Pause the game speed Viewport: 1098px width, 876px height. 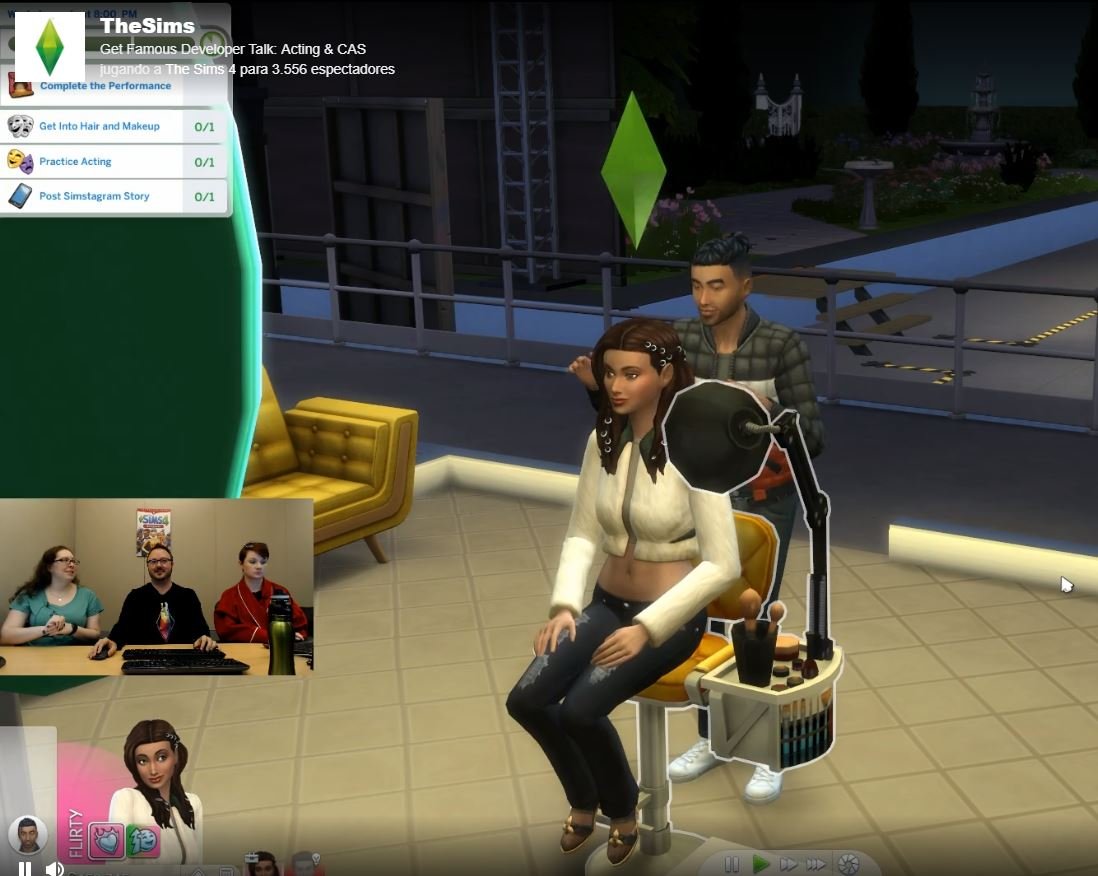point(732,864)
